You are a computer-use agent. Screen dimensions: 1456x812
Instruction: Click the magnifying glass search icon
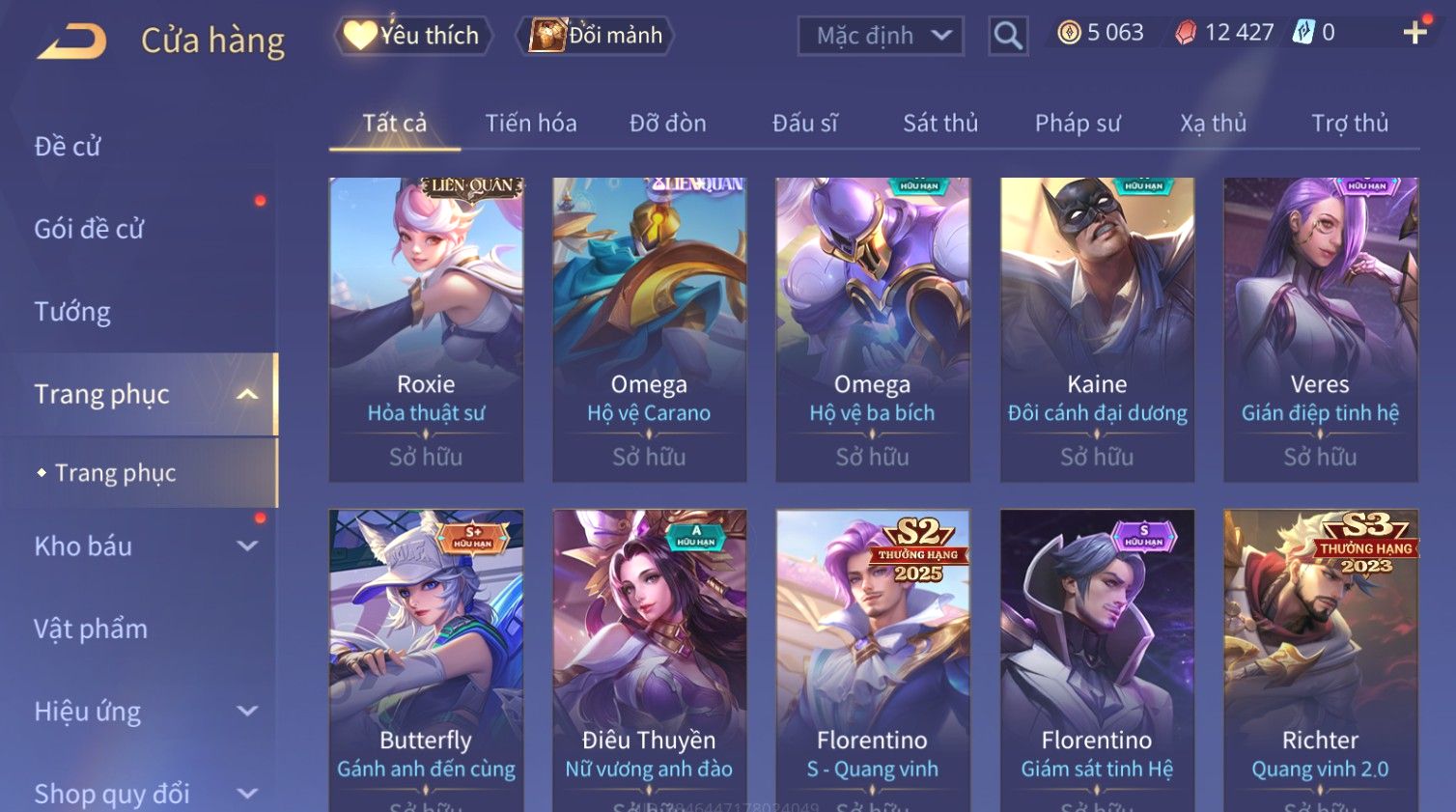point(1008,37)
